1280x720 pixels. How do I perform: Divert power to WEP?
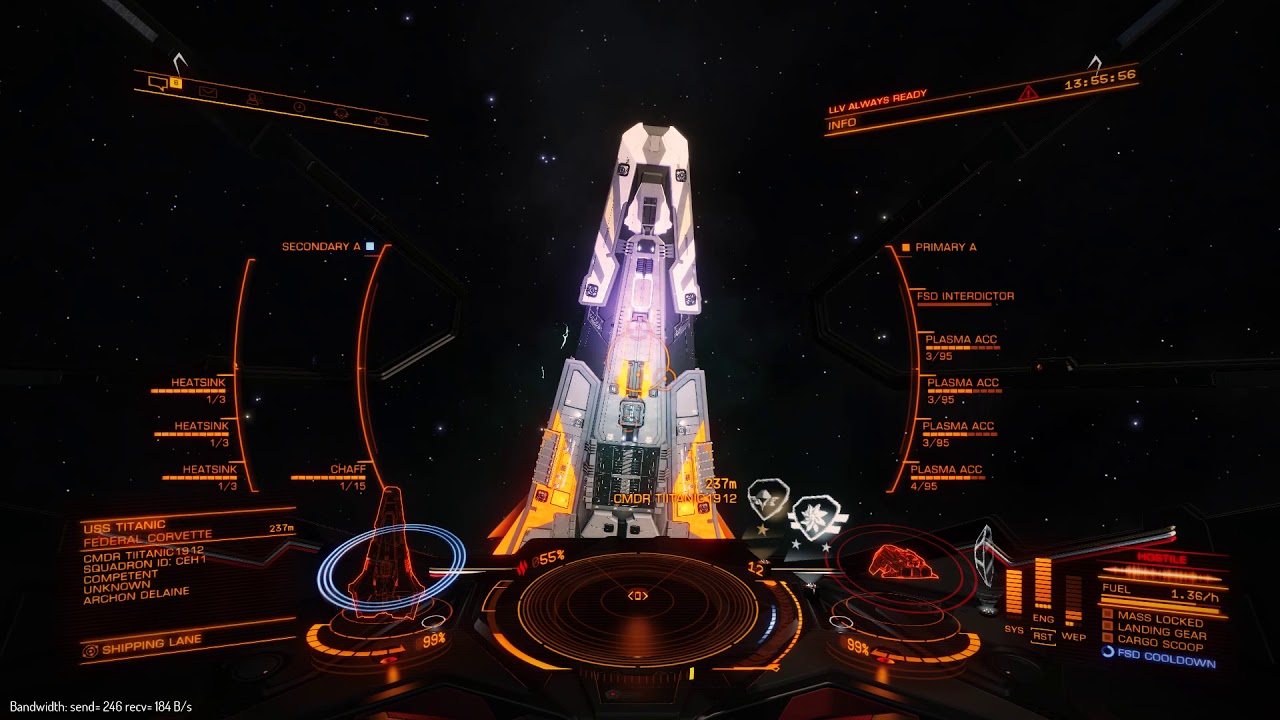tap(1073, 636)
